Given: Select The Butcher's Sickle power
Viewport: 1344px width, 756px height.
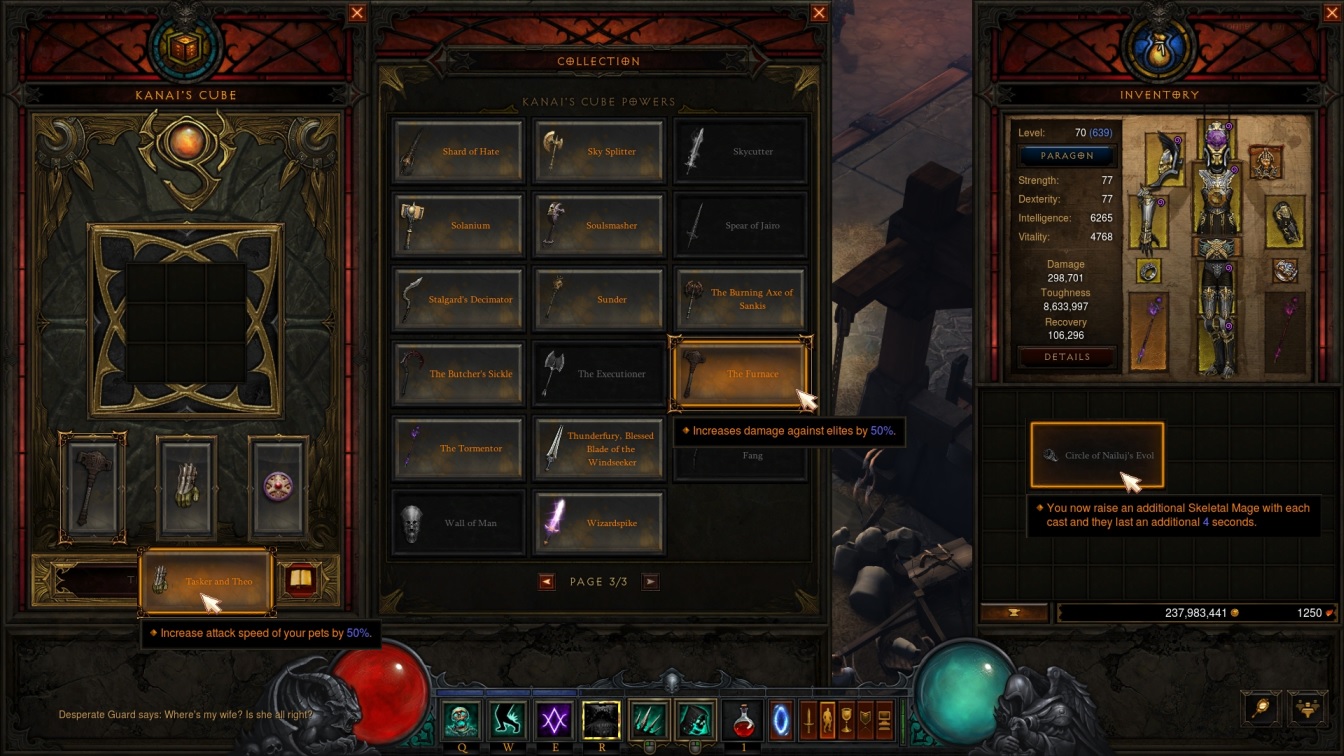Looking at the screenshot, I should (x=459, y=374).
